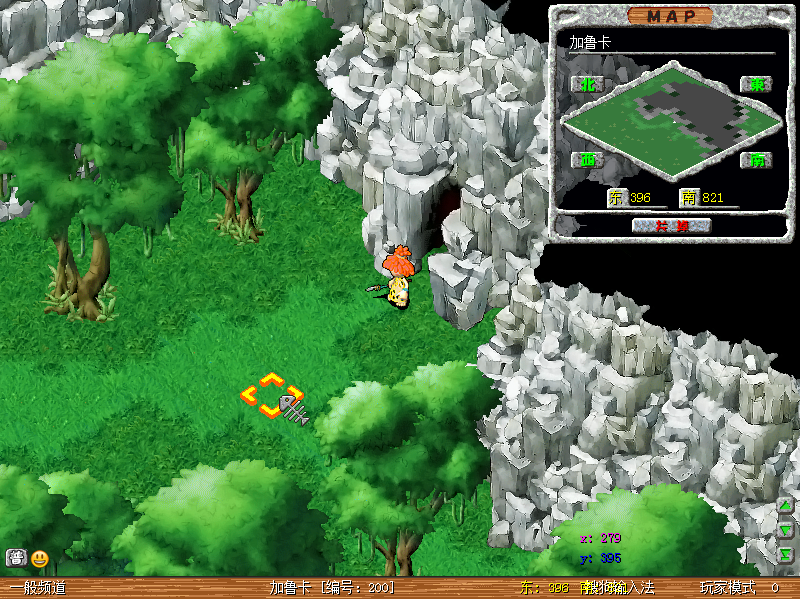This screenshot has height=600, width=800.
Task: Choose the 西 (west) map button
Action: 587,159
